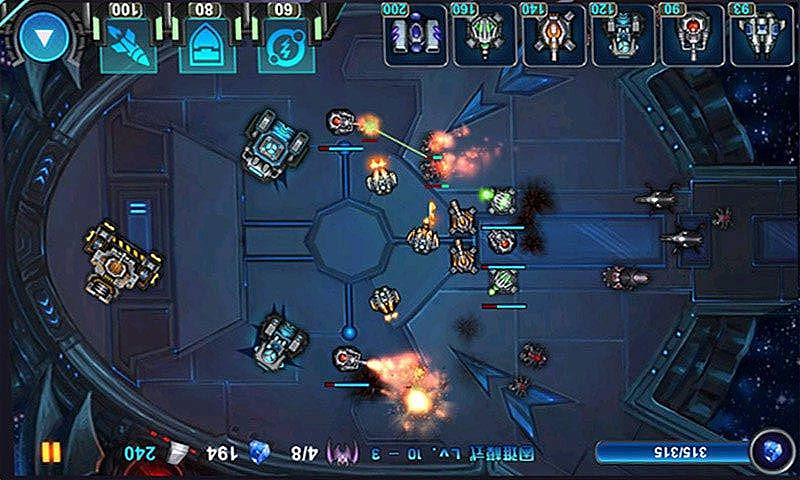Pick the teal mech tower card costing 120
This screenshot has width=800, height=480.
coord(622,36)
